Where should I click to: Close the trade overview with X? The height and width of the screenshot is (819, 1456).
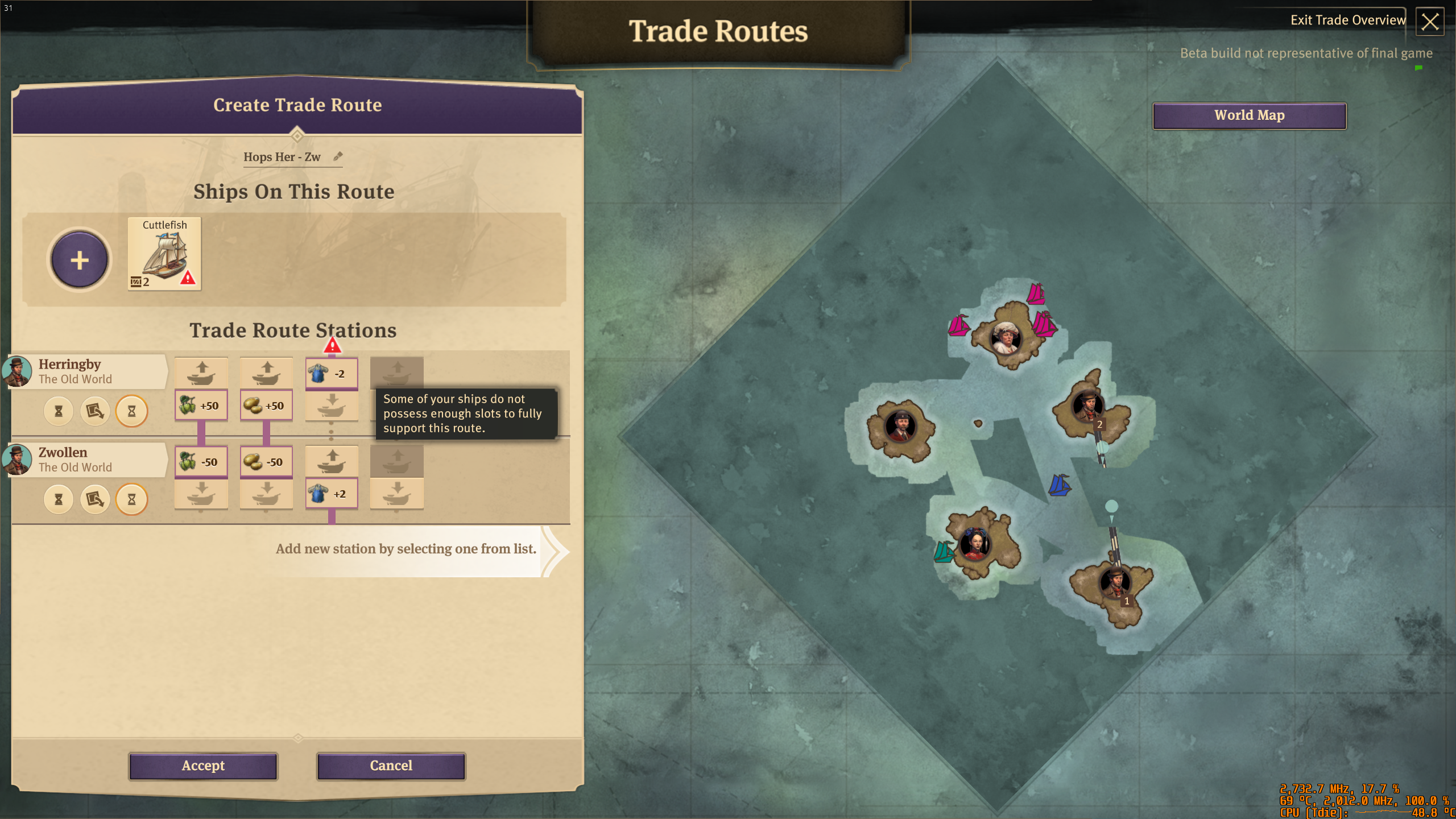(1429, 22)
